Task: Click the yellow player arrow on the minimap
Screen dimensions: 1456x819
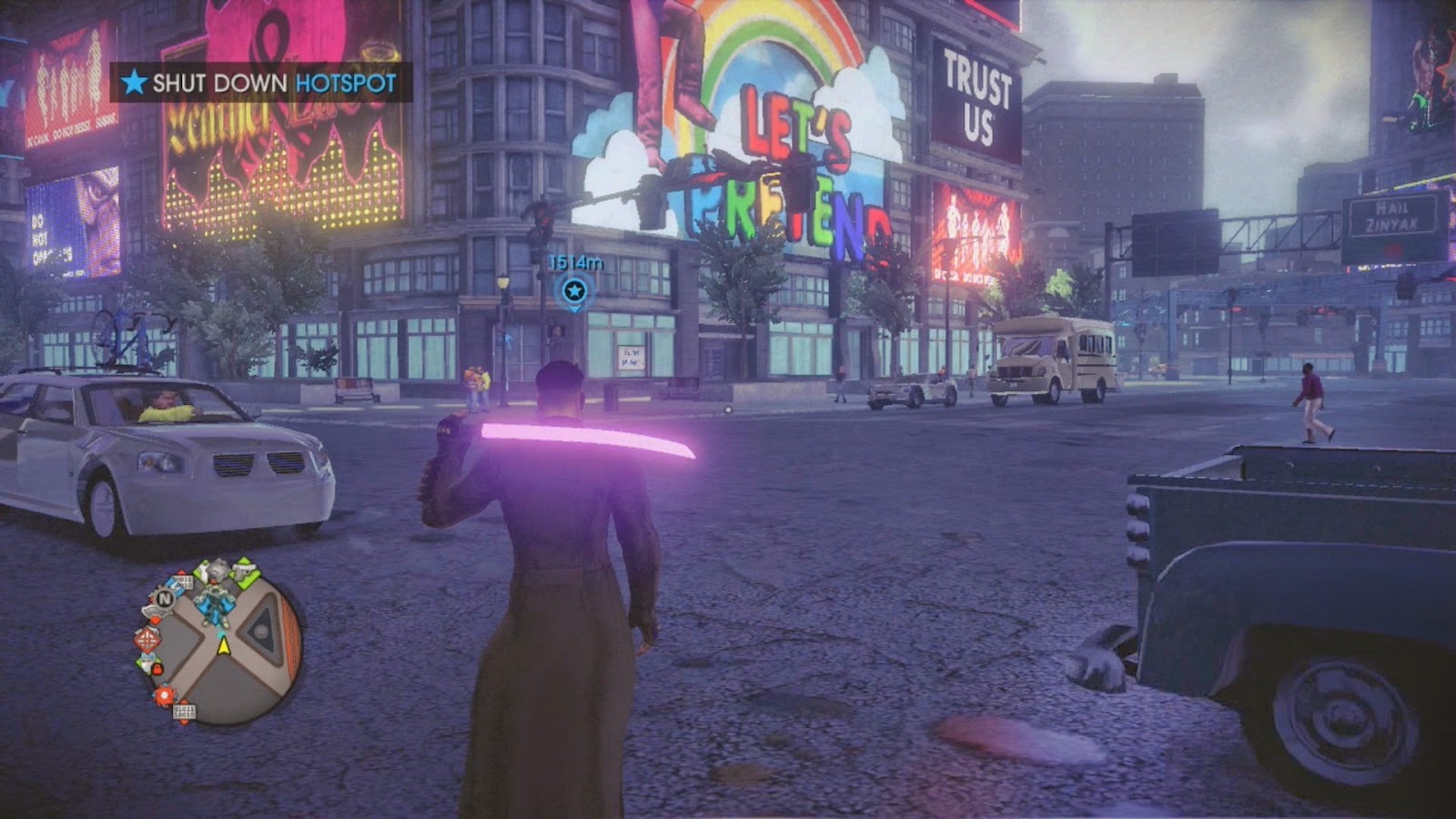Action: 223,646
